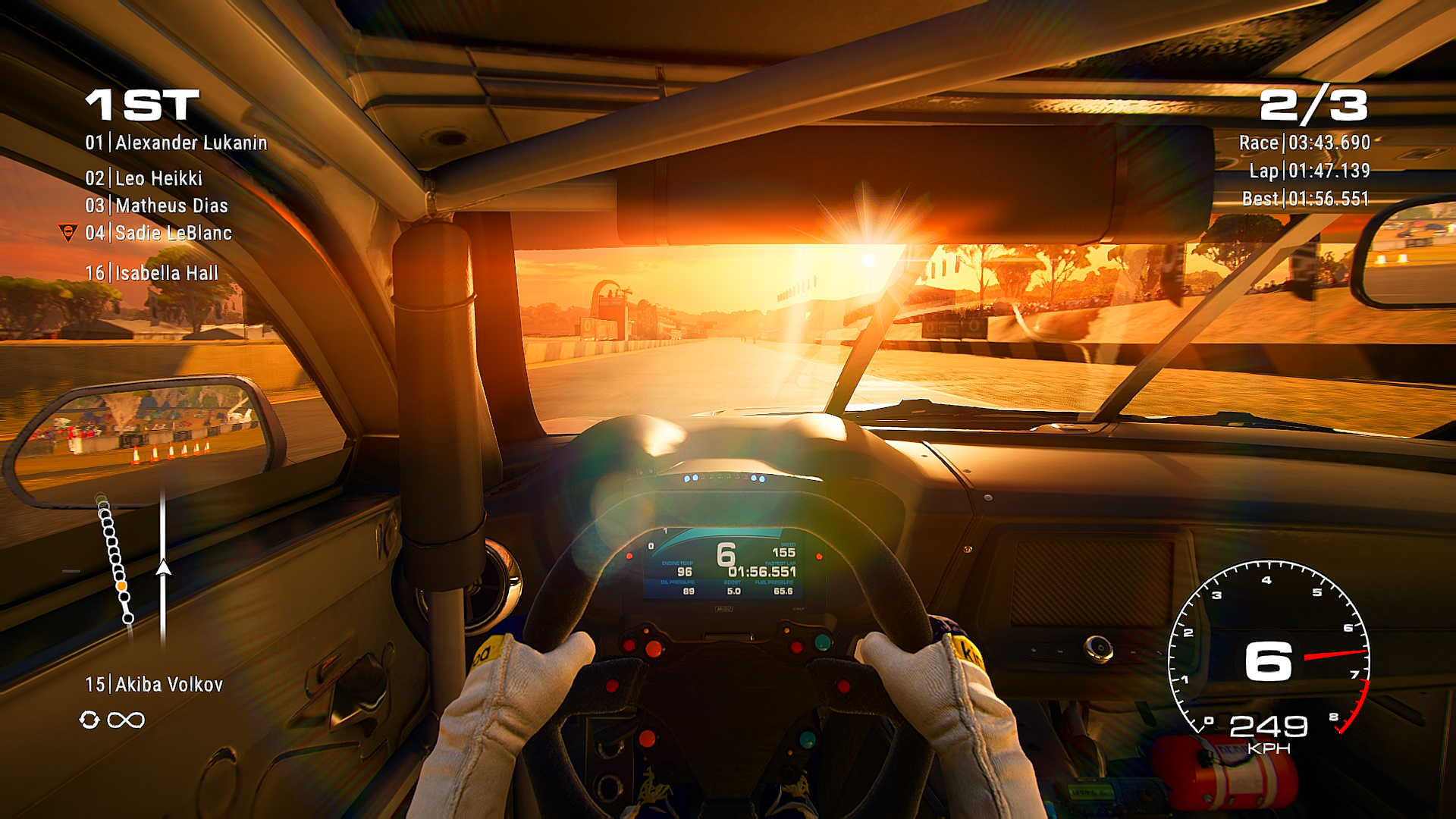Select Isabella Hall in 16th place
Image resolution: width=1456 pixels, height=819 pixels.
click(152, 273)
